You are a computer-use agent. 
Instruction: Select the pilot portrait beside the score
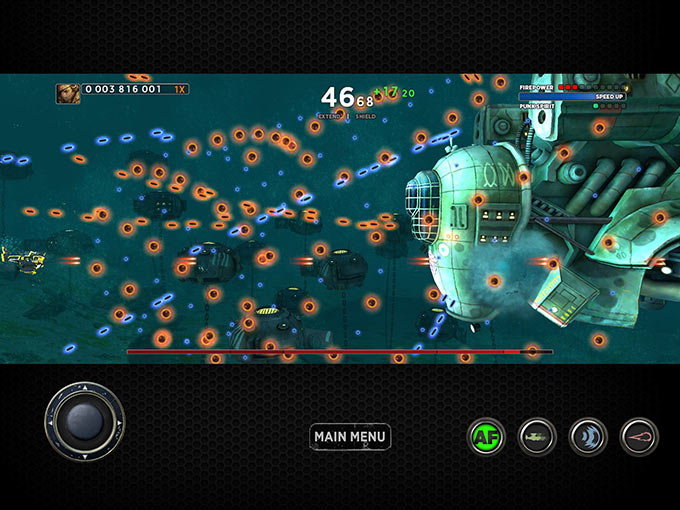click(x=68, y=93)
